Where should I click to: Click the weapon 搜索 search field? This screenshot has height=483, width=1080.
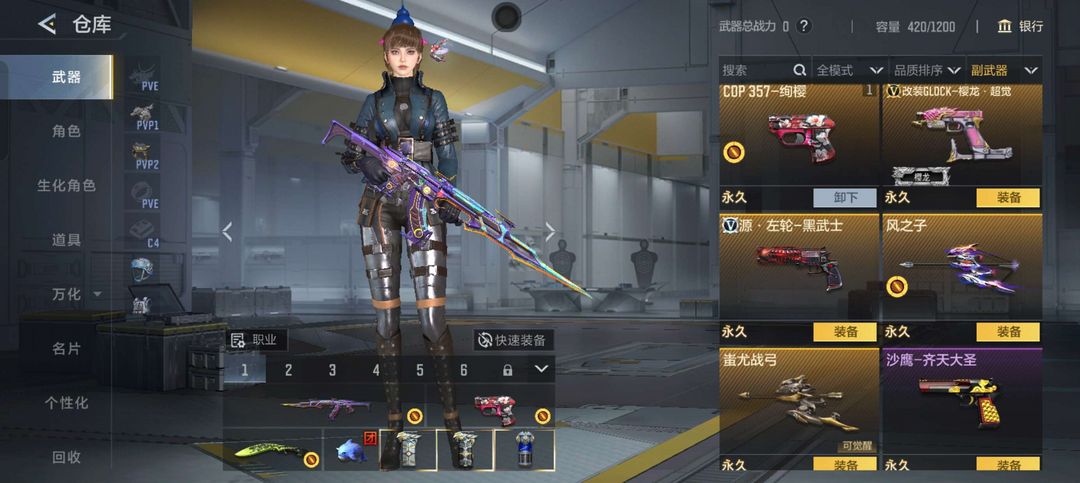click(756, 70)
